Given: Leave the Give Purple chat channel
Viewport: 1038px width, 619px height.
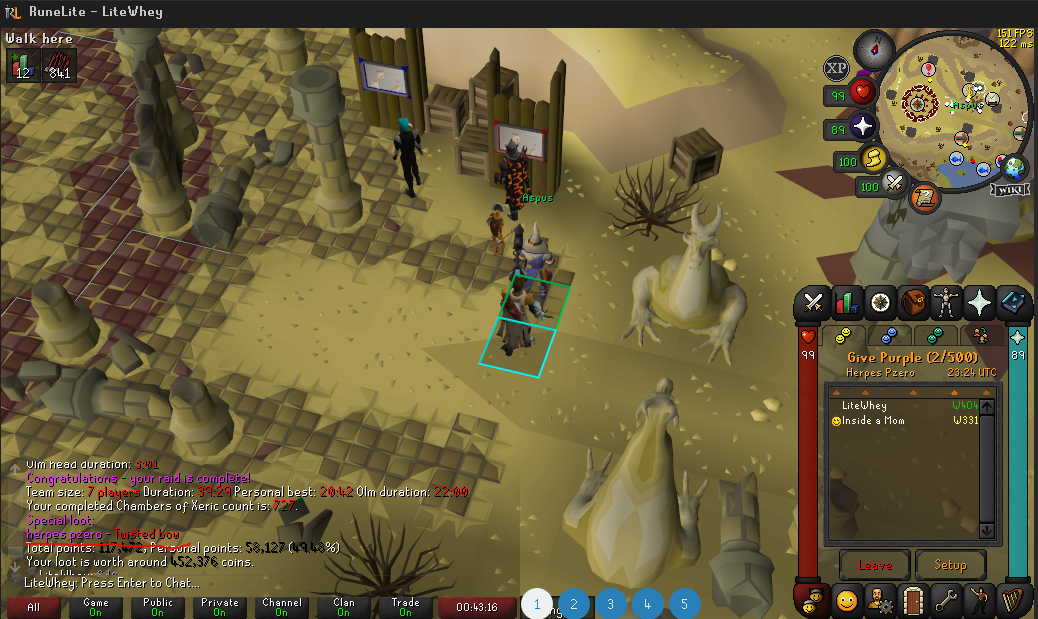Looking at the screenshot, I should 874,565.
